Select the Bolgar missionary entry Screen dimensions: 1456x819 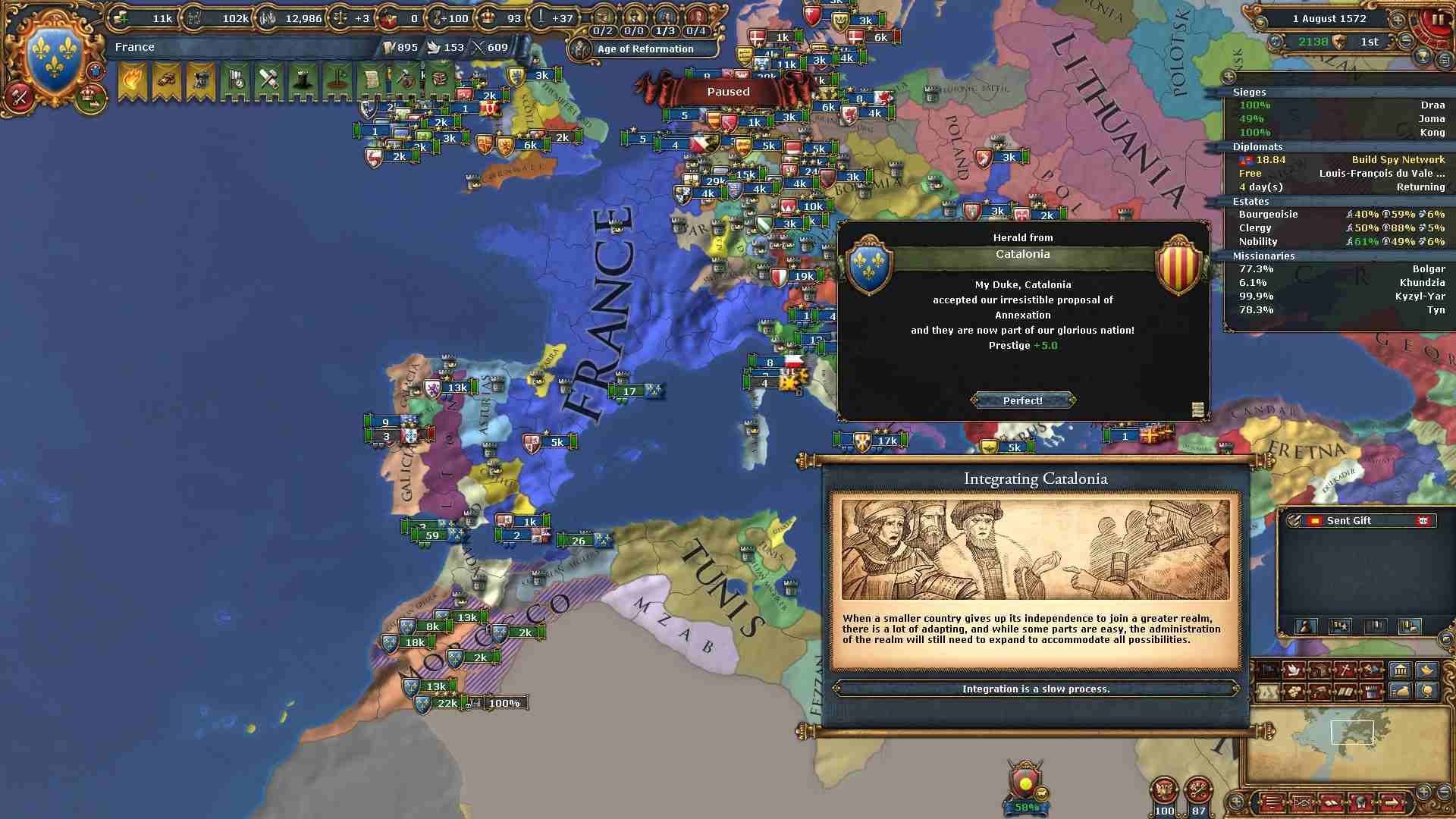1338,269
